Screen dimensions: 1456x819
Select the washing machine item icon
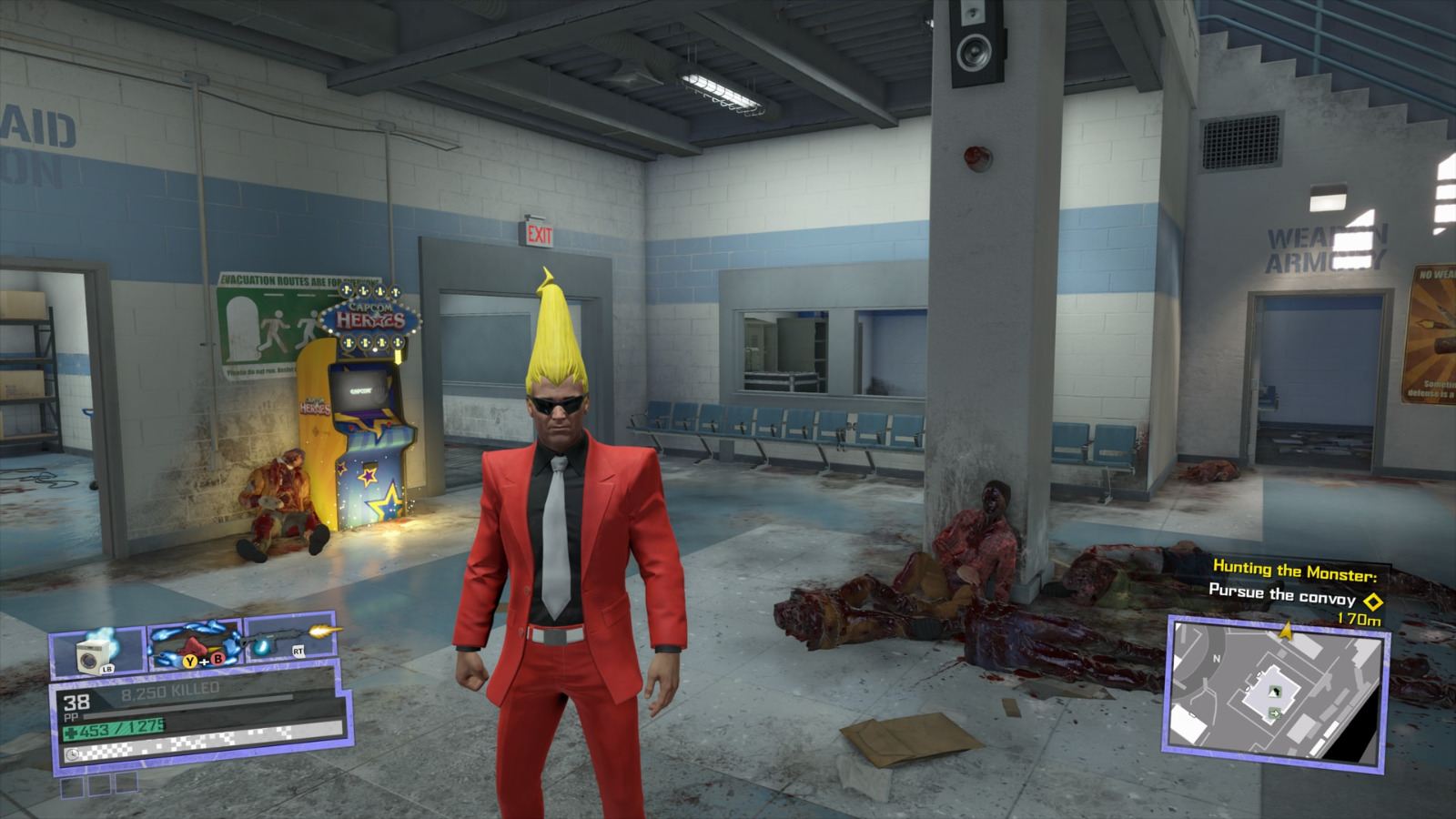[93, 657]
